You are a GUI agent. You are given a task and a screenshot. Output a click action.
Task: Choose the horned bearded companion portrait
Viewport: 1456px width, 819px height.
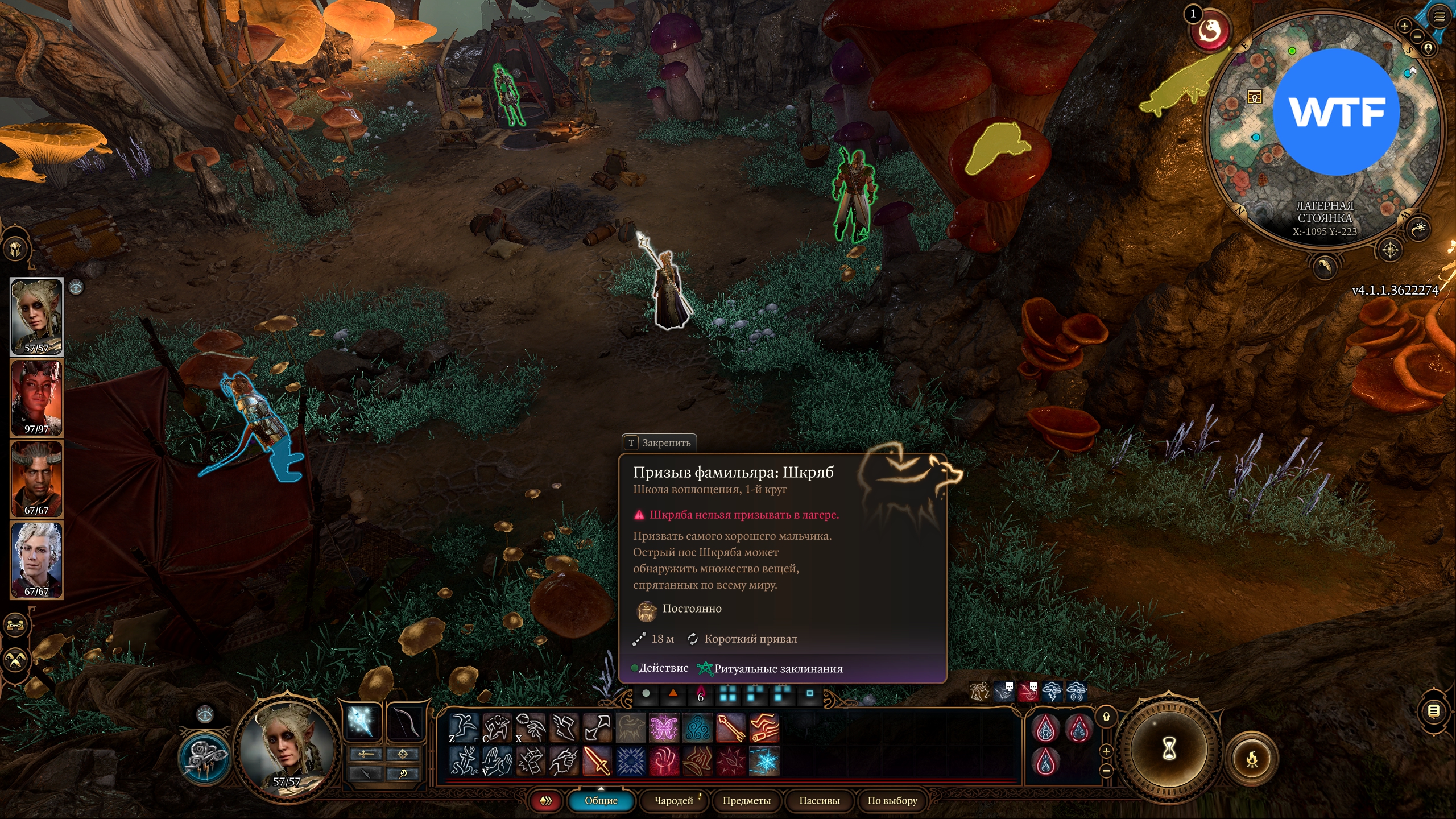[x=36, y=478]
